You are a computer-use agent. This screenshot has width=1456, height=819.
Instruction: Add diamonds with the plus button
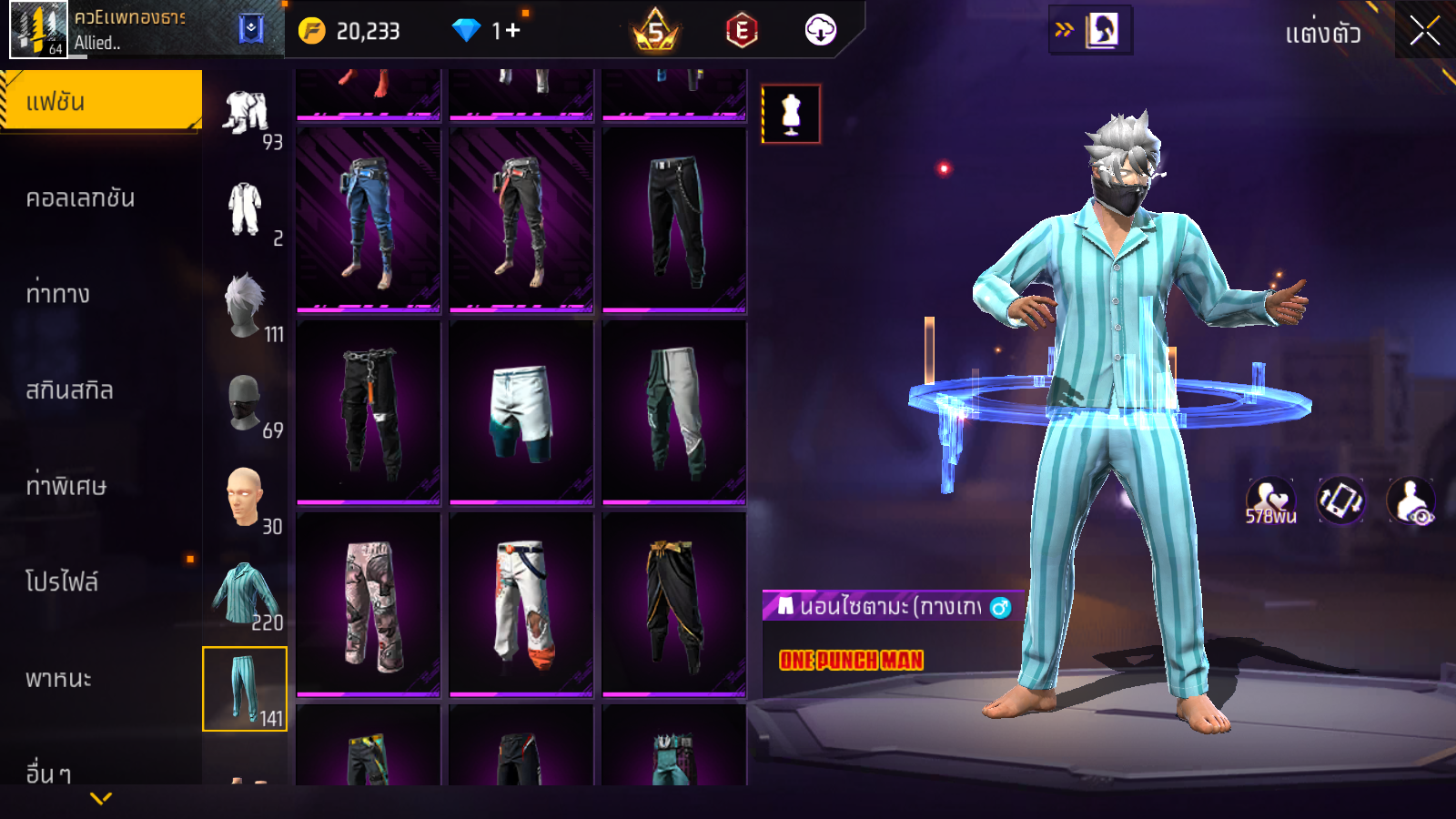[x=512, y=31]
